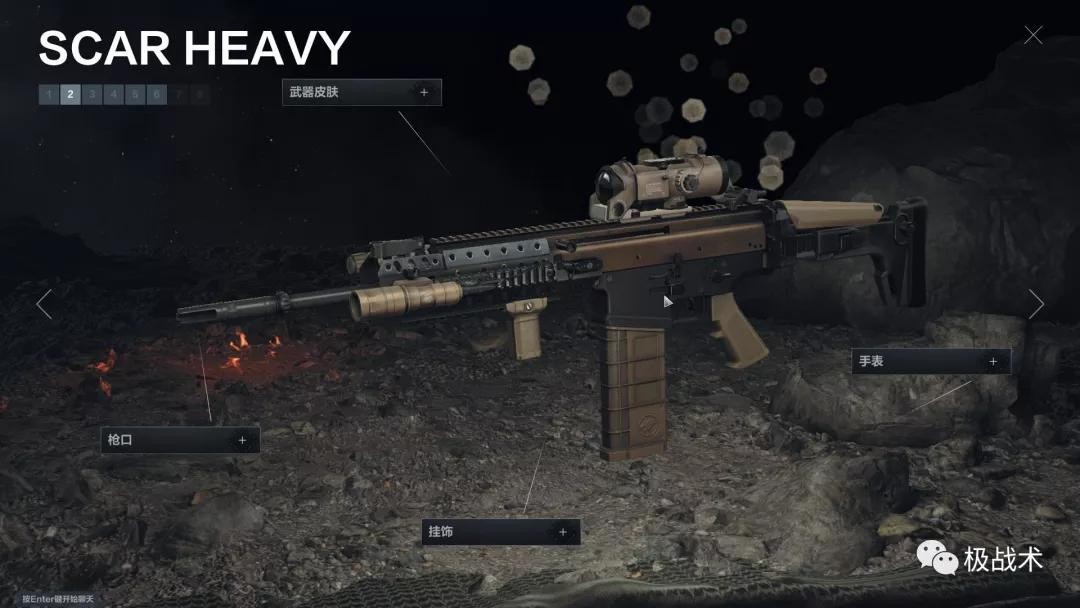
Task: Select the 手表 watch slot
Action: tap(930, 361)
